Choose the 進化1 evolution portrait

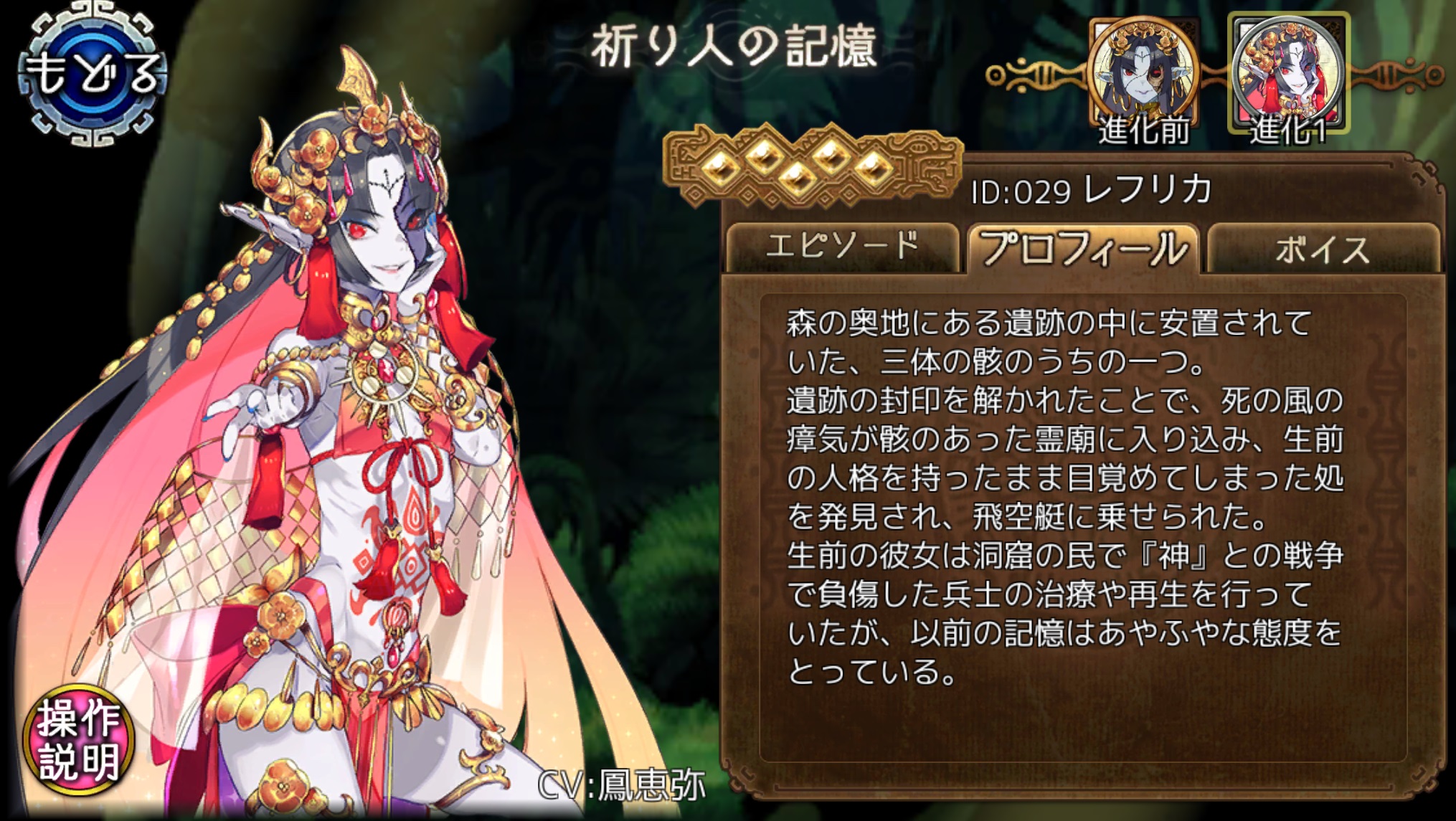click(x=1289, y=75)
